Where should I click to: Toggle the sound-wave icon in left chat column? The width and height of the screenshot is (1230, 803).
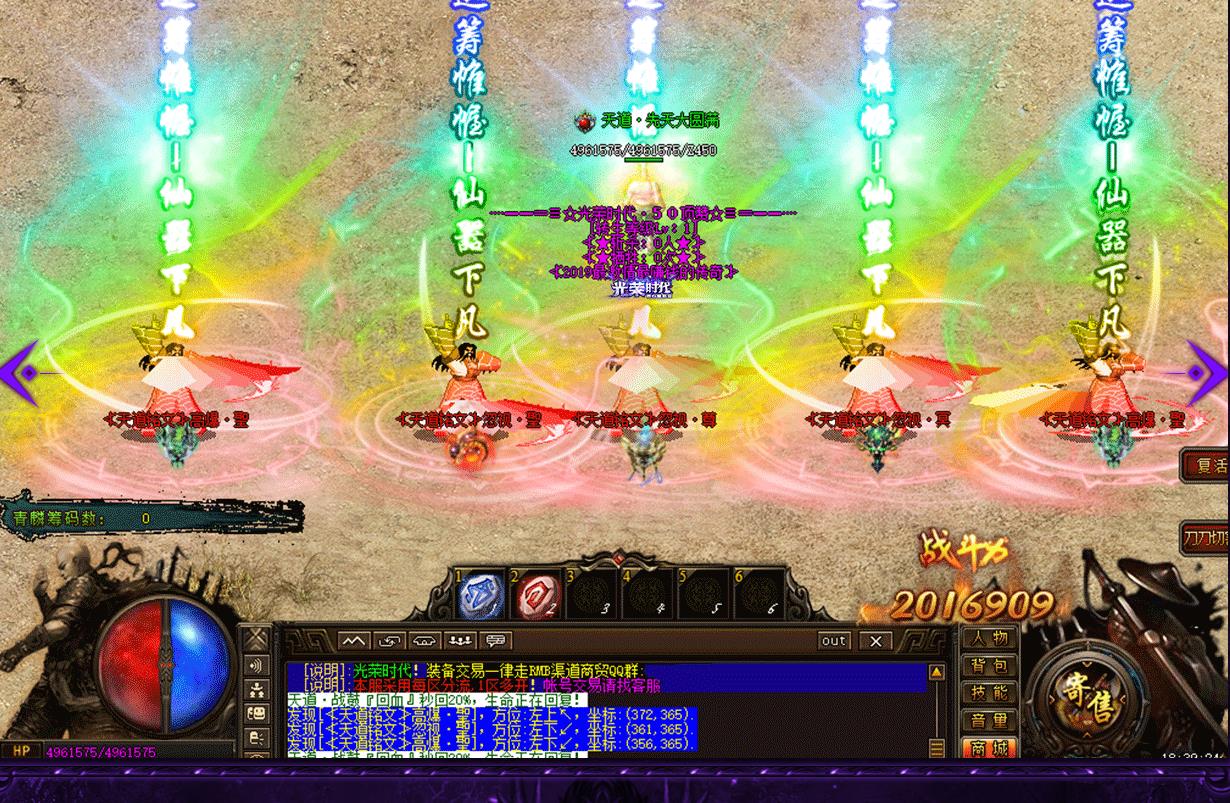click(257, 665)
